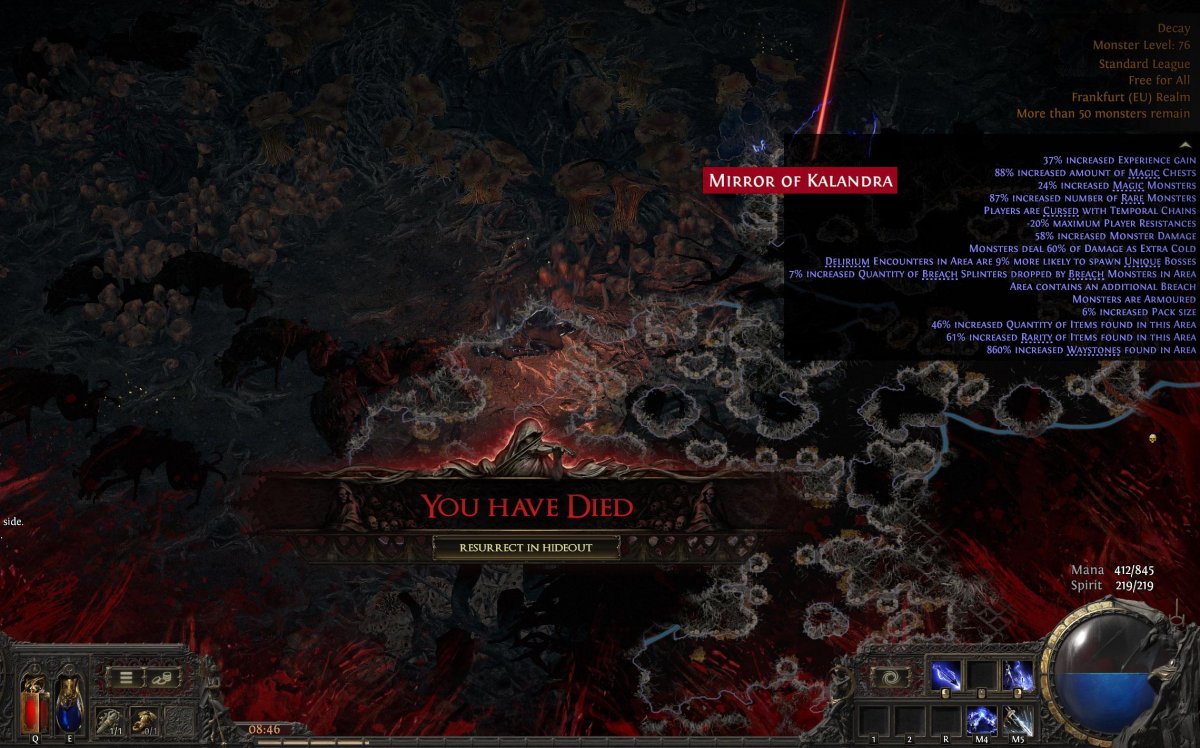Click the Mirror of Kalandra item label

[x=800, y=181]
